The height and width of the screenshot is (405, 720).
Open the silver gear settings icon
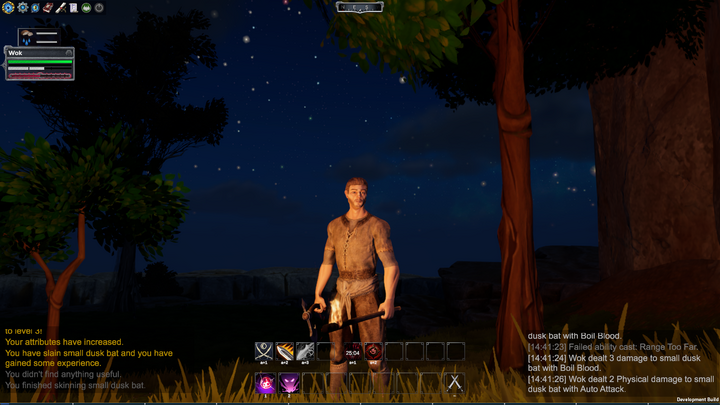pyautogui.click(x=21, y=7)
